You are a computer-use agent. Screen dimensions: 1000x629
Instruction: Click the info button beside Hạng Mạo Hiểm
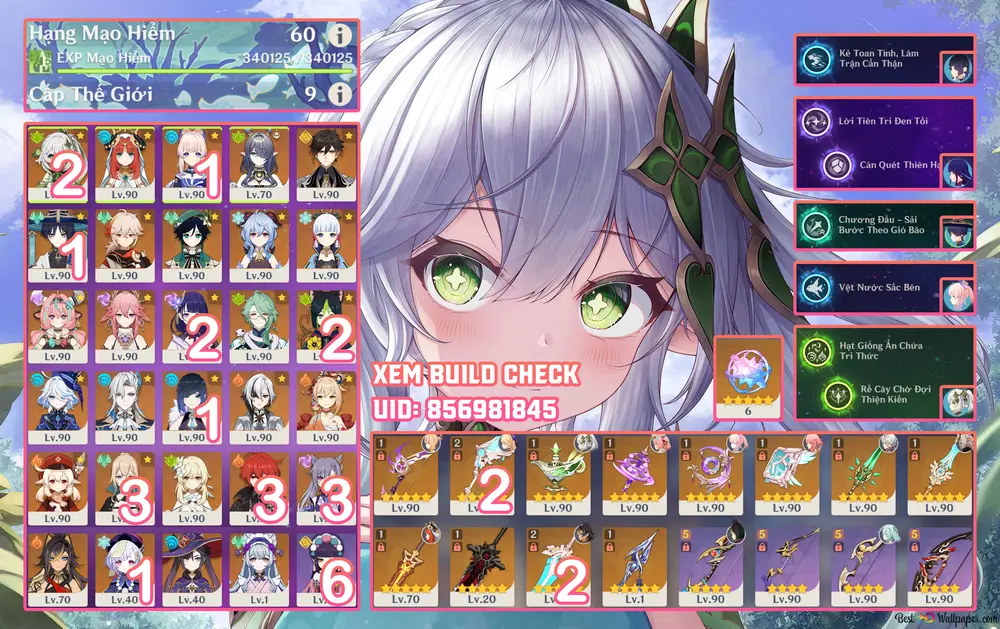(342, 36)
